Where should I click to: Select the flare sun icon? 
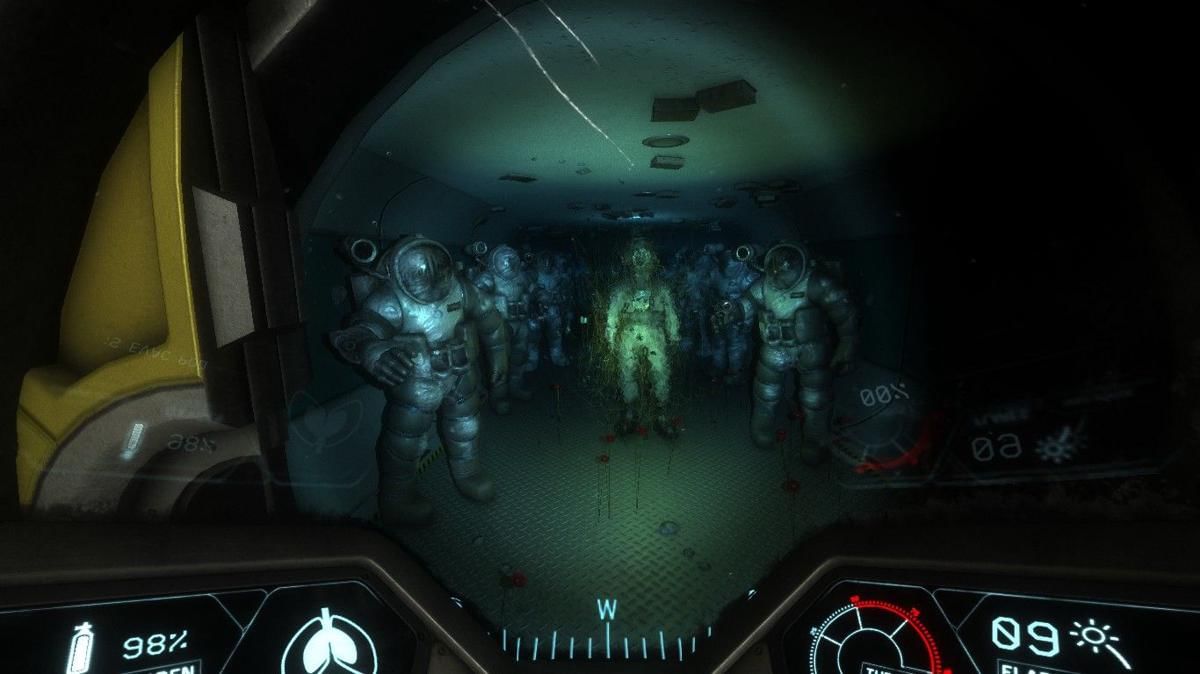tap(1094, 637)
